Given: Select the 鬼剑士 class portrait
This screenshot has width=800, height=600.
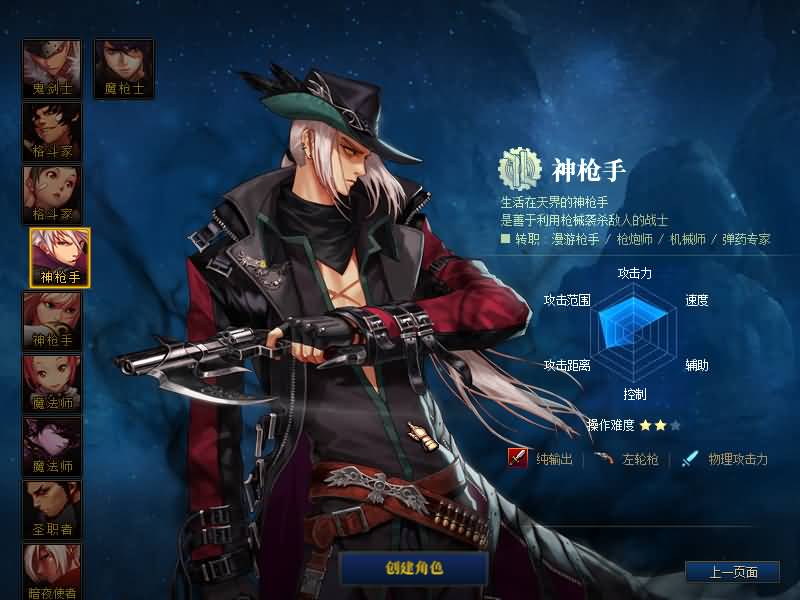Looking at the screenshot, I should (52, 68).
